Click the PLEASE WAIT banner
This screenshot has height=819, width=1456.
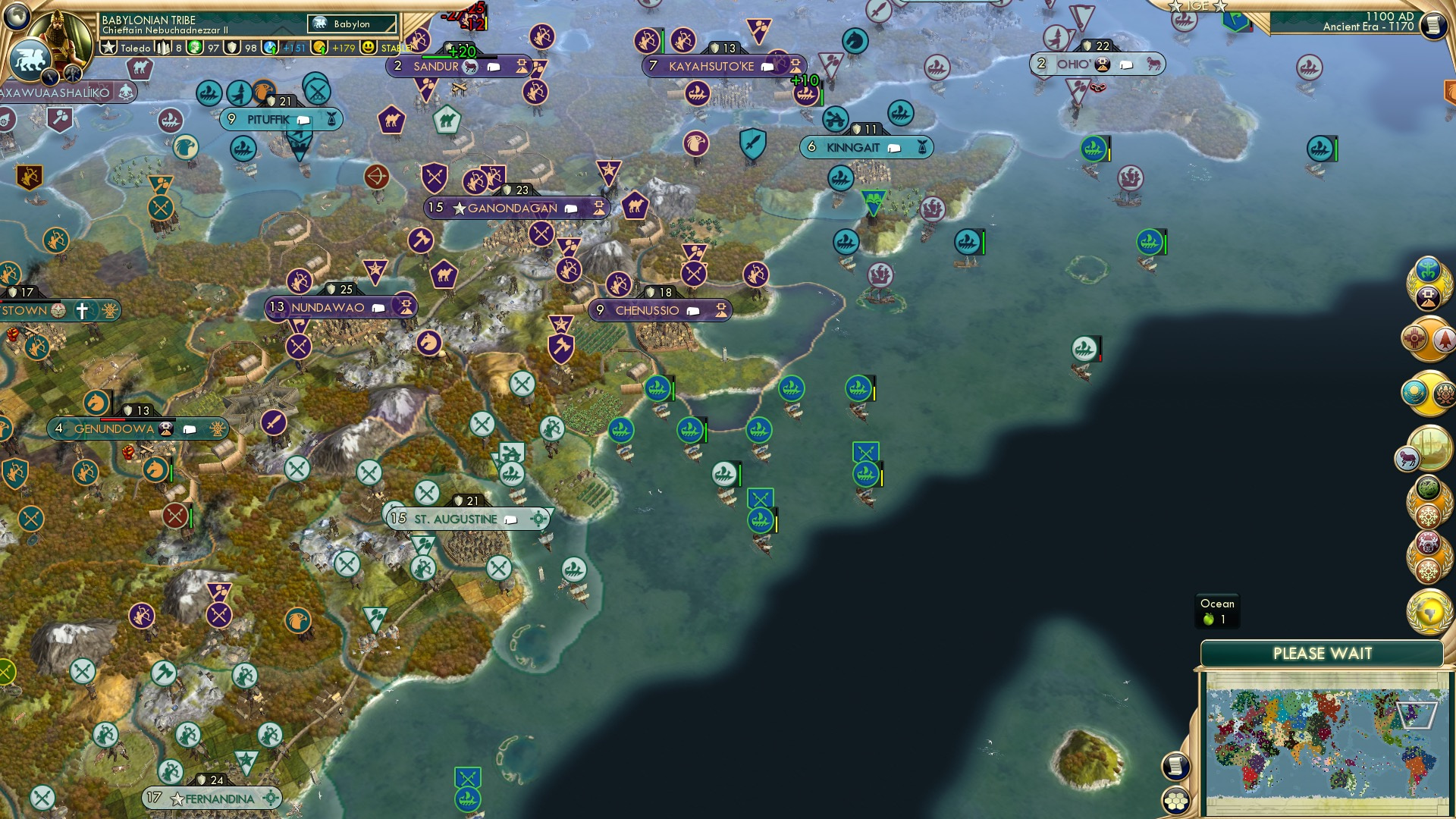pyautogui.click(x=1323, y=652)
